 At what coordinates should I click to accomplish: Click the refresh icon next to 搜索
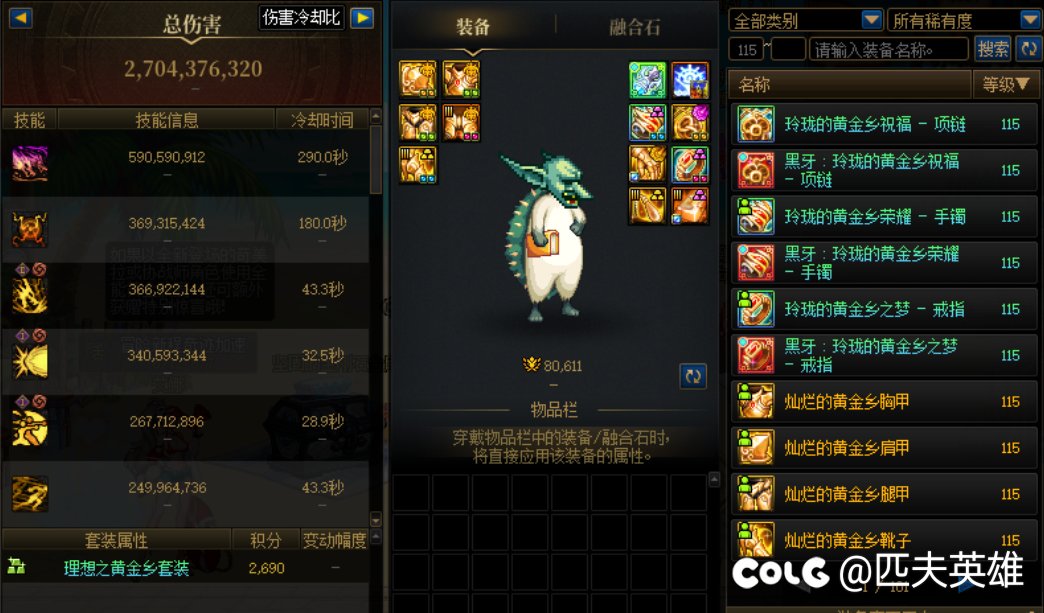point(1028,48)
